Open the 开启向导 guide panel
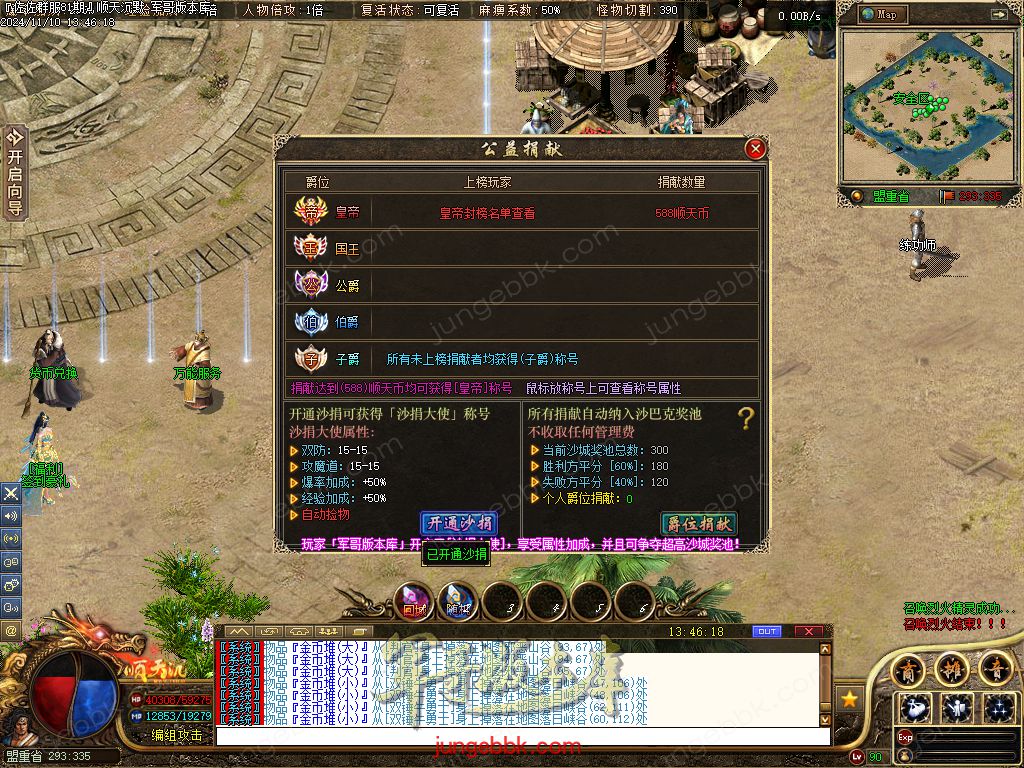The width and height of the screenshot is (1024, 768). point(14,172)
